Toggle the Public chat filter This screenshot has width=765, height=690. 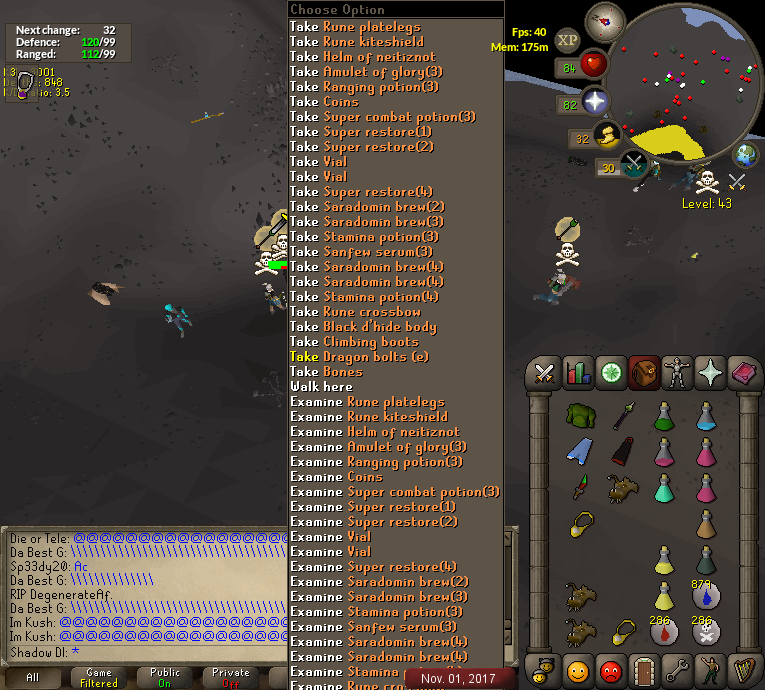pos(165,677)
